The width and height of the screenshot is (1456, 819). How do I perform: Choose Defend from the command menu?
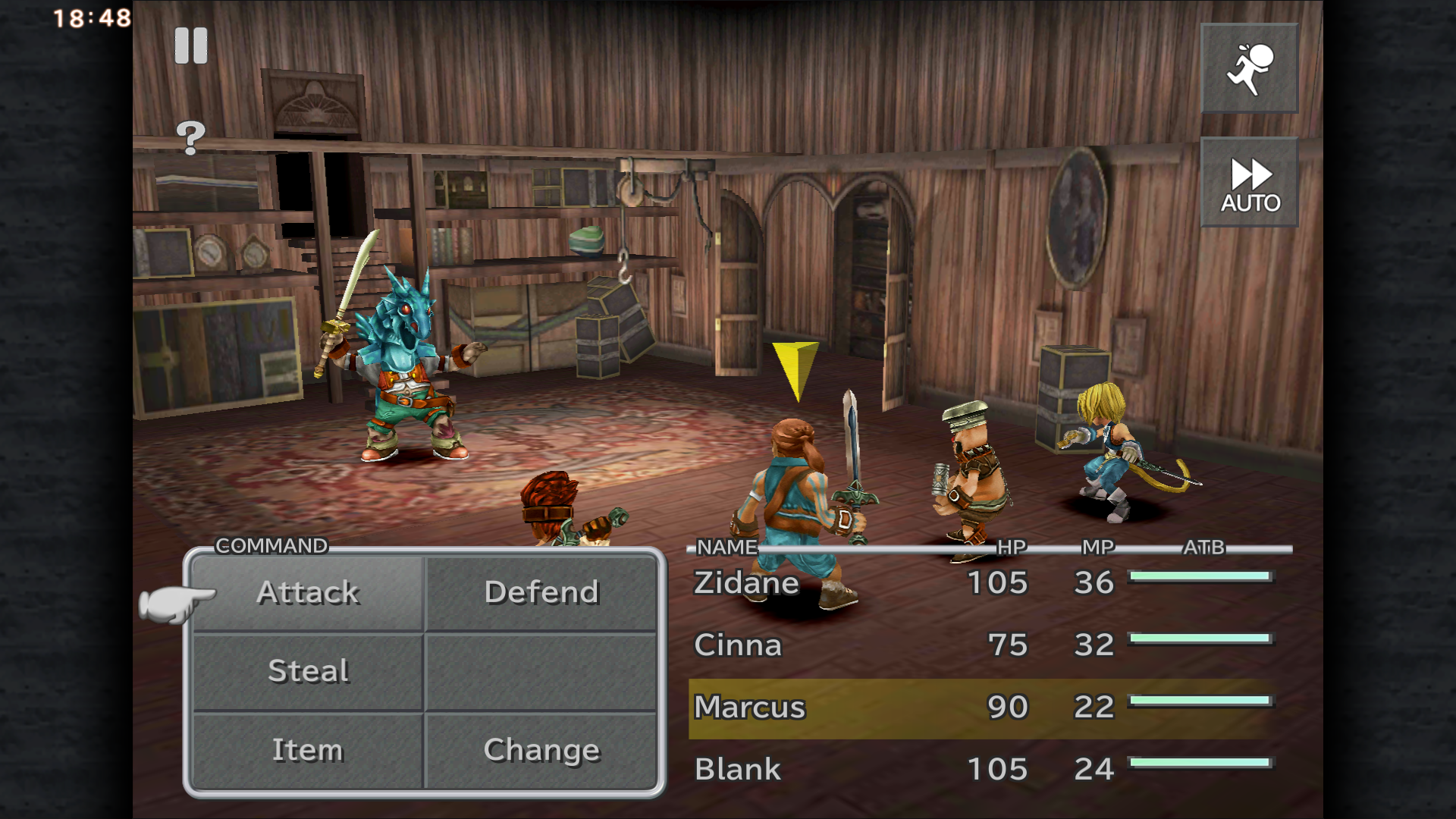pos(540,592)
